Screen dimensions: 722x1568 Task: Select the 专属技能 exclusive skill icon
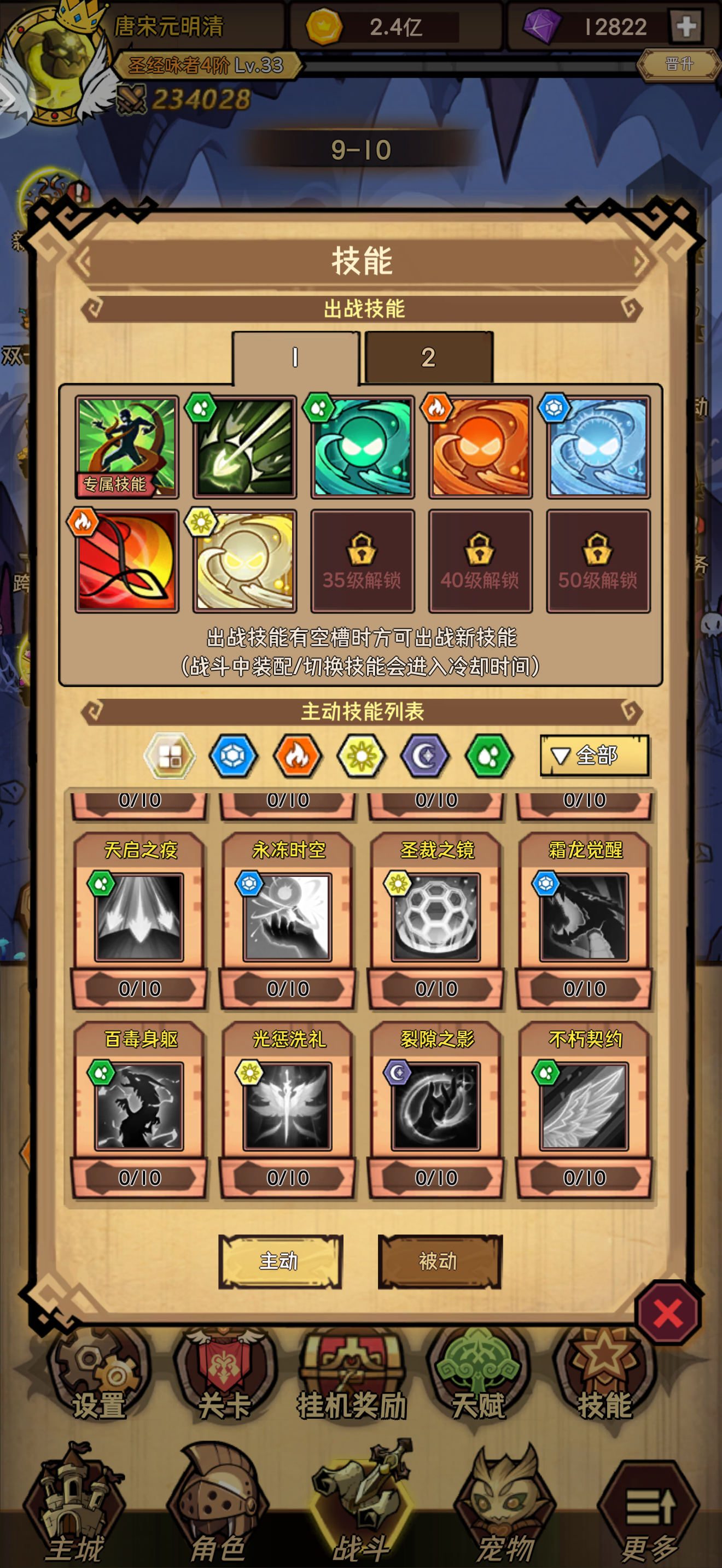(x=127, y=445)
